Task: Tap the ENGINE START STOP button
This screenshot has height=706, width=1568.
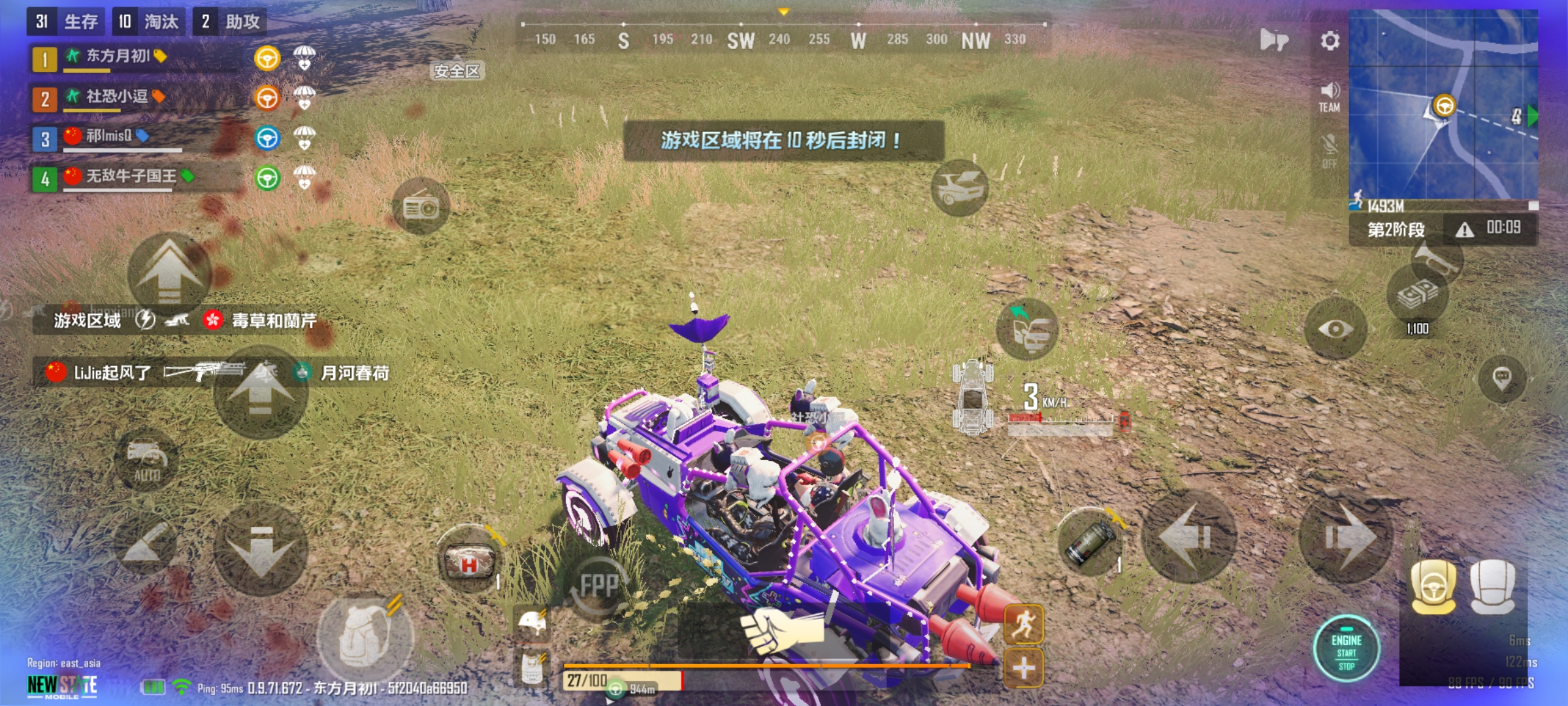Action: click(x=1347, y=649)
